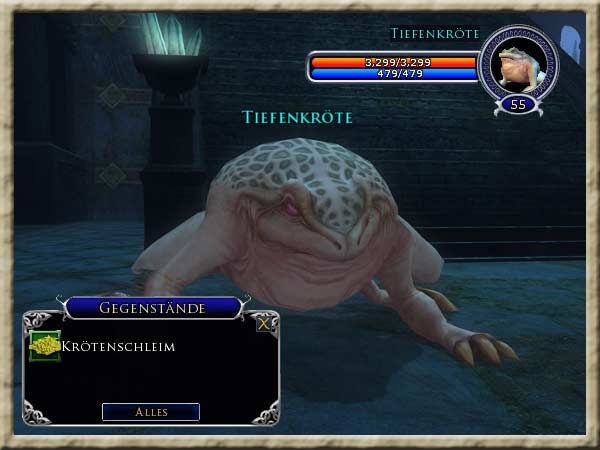Image resolution: width=600 pixels, height=450 pixels.
Task: Close the Gegenstände loot window
Action: [x=264, y=323]
